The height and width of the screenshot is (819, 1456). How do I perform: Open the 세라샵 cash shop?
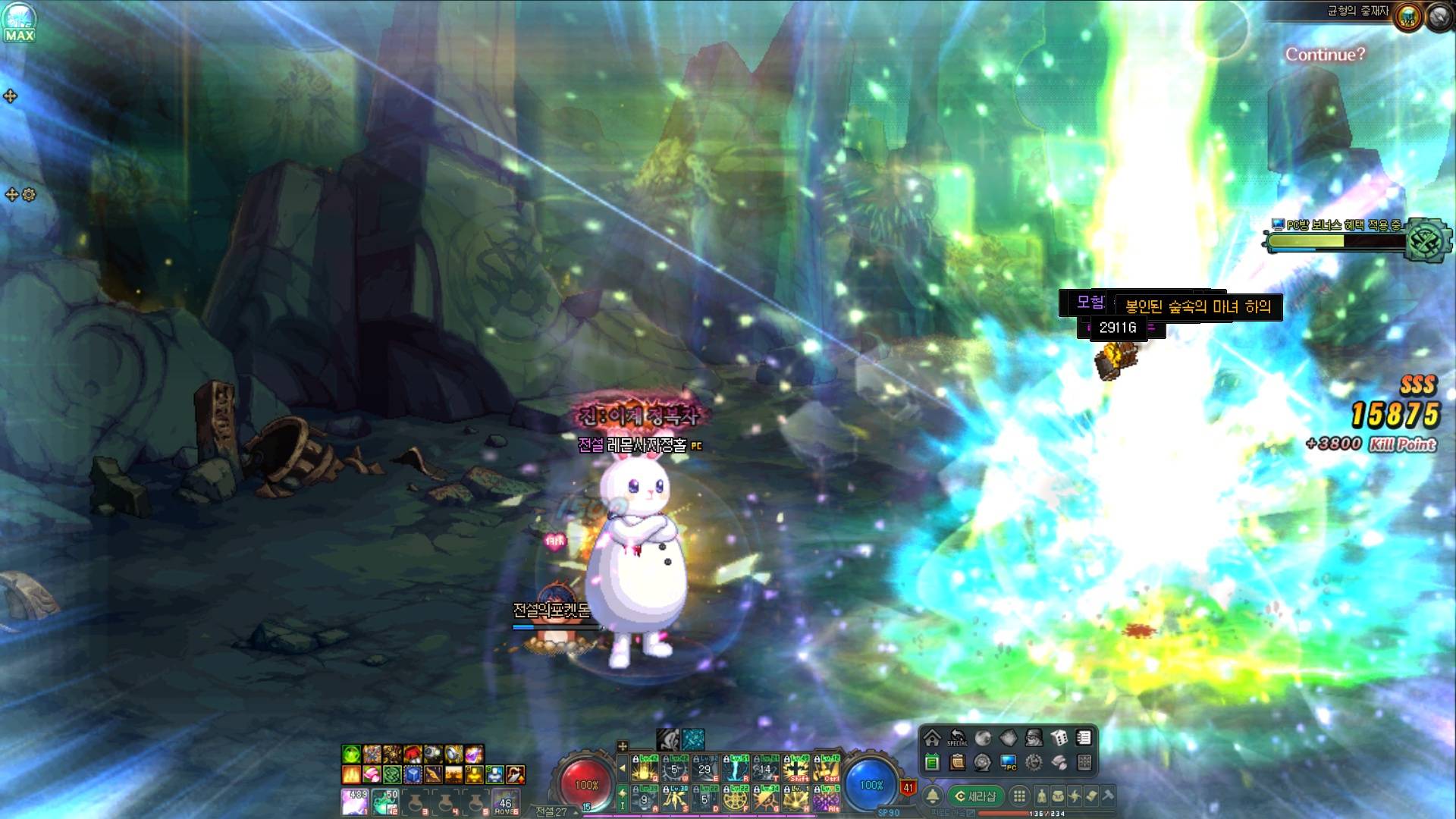[x=975, y=796]
